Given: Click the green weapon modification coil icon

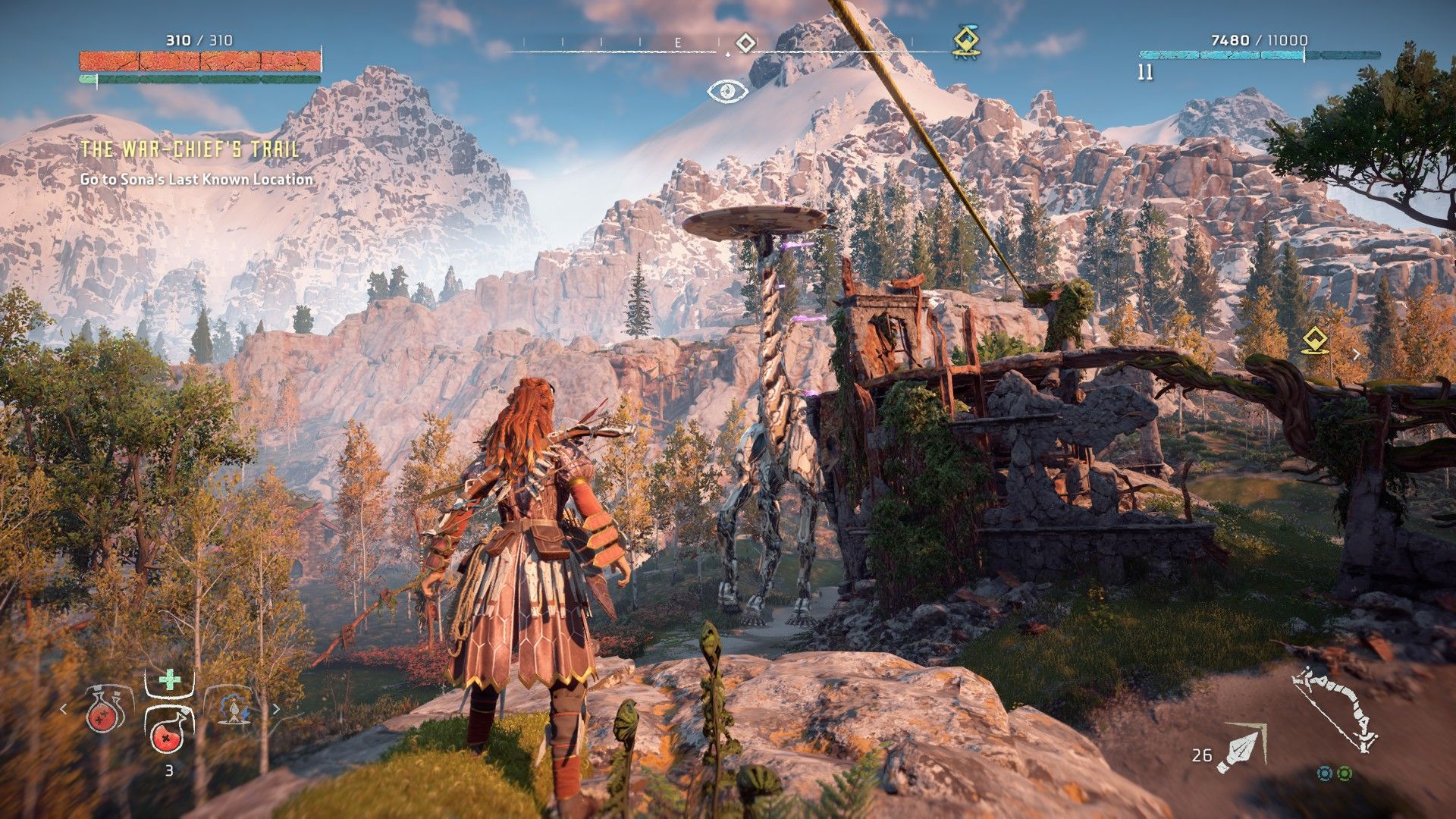Looking at the screenshot, I should point(1344,773).
